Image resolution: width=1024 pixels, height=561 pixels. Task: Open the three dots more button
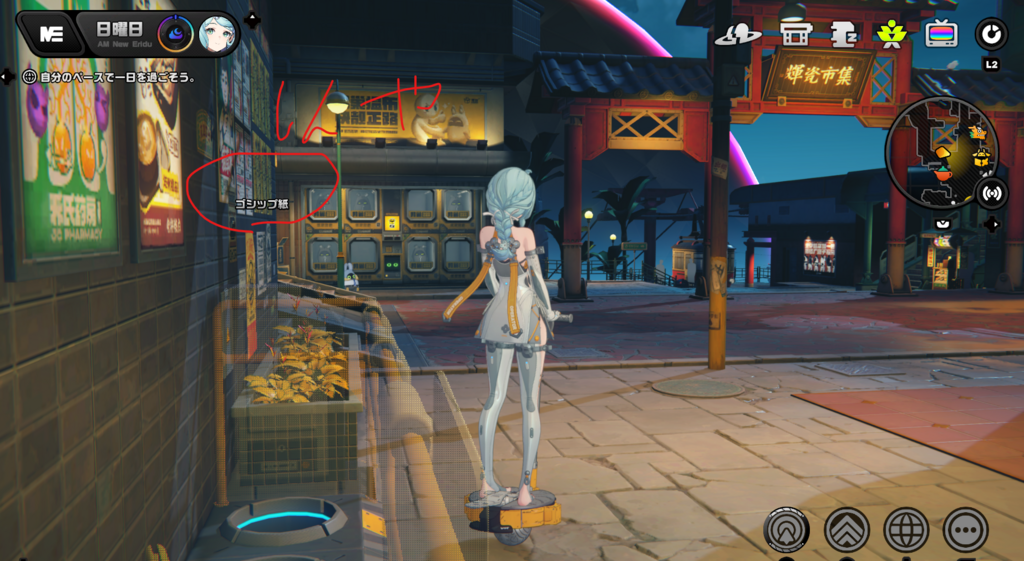[x=966, y=529]
